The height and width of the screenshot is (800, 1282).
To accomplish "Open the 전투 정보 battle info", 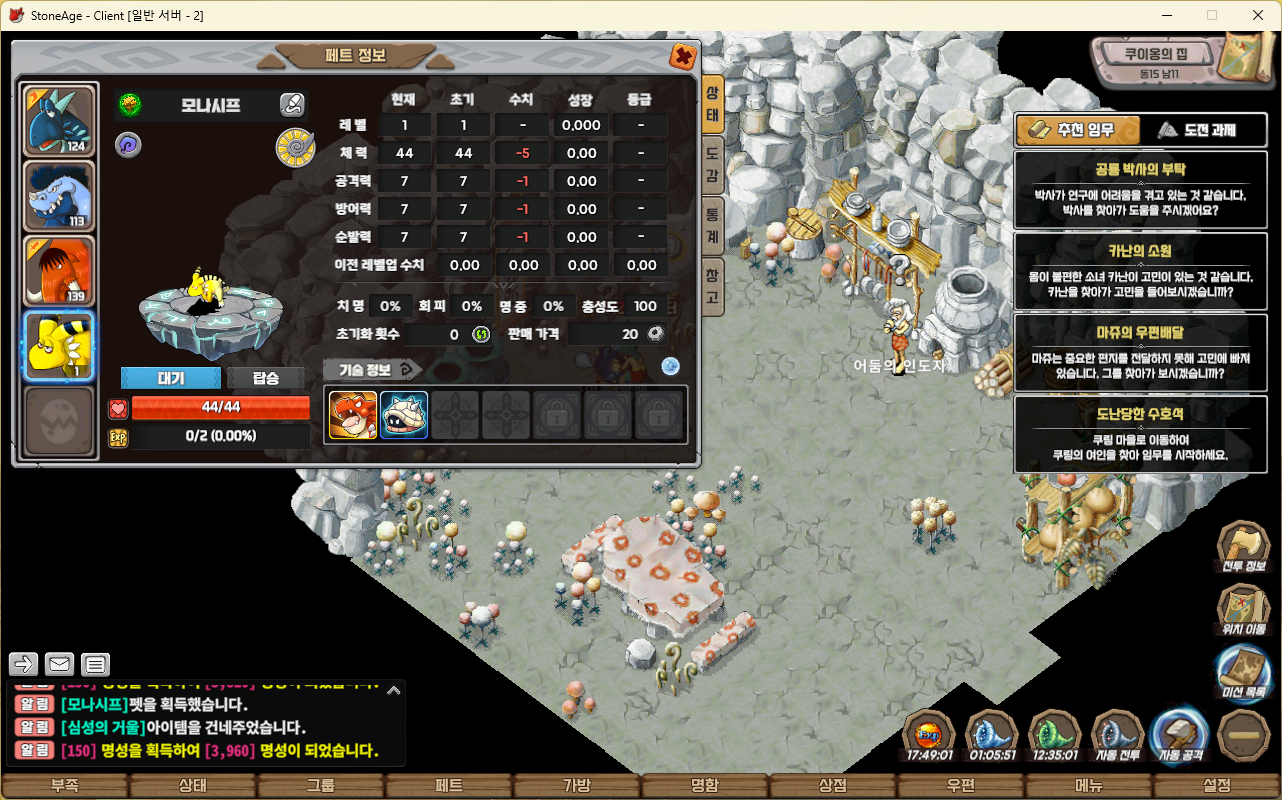I will pos(1243,550).
